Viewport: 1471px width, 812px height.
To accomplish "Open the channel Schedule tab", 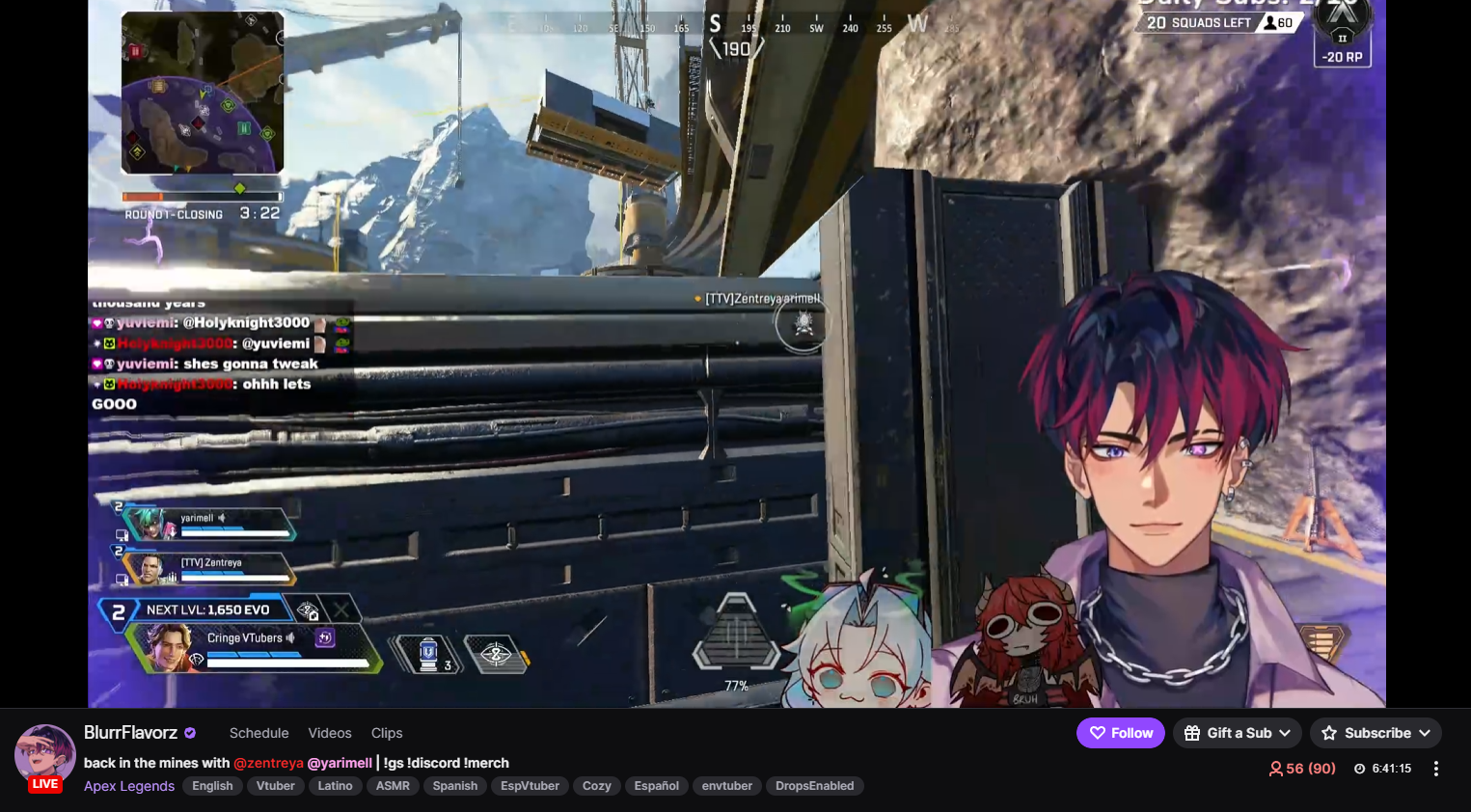I will click(x=259, y=733).
